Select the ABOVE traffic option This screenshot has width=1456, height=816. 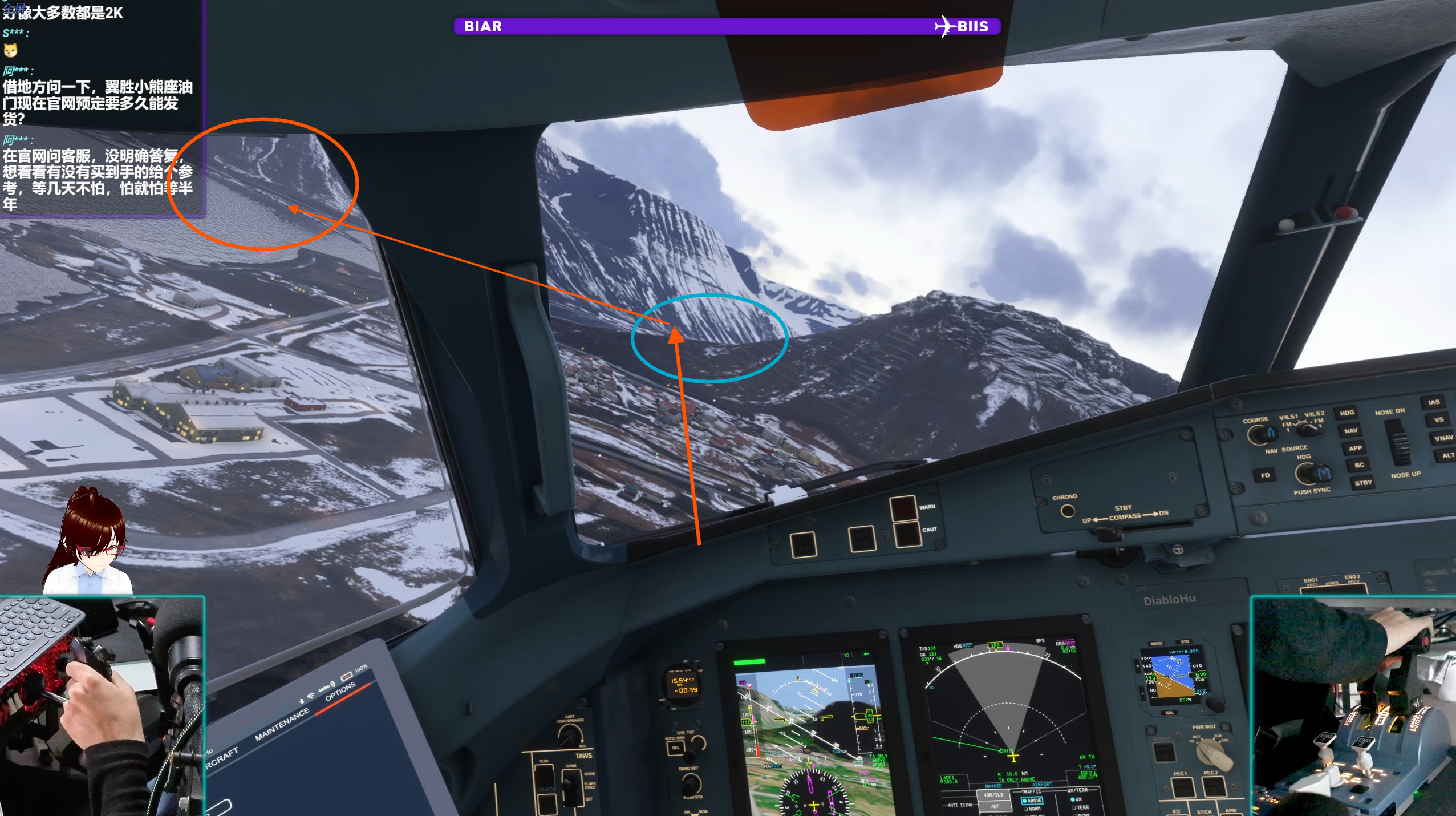(1032, 801)
